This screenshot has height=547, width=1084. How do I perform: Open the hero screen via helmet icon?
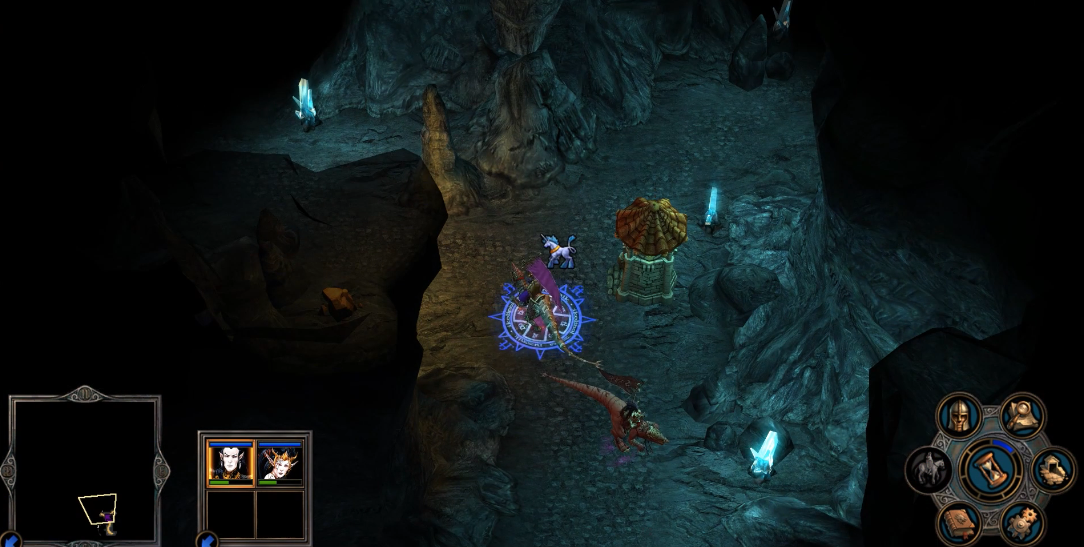click(959, 415)
